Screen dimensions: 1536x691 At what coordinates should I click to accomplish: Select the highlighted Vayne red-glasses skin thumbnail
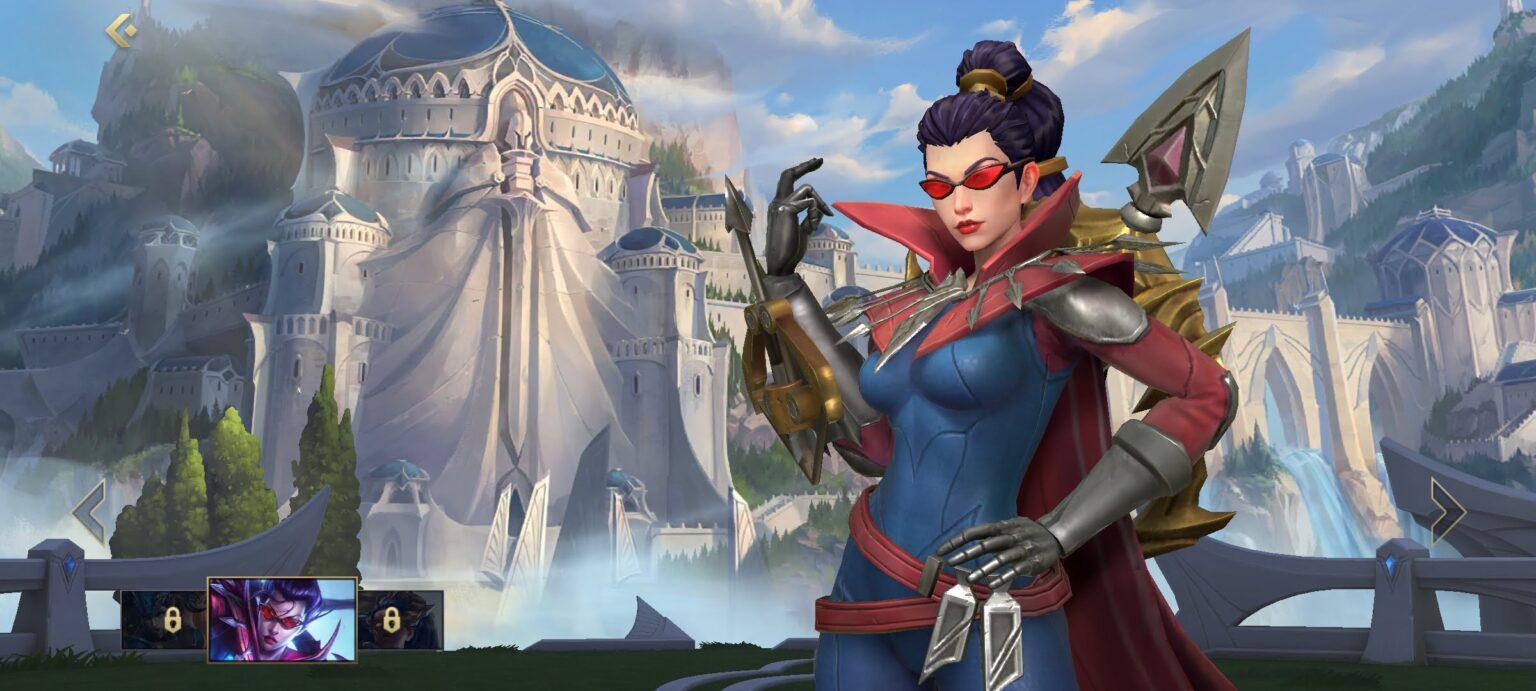pyautogui.click(x=282, y=620)
